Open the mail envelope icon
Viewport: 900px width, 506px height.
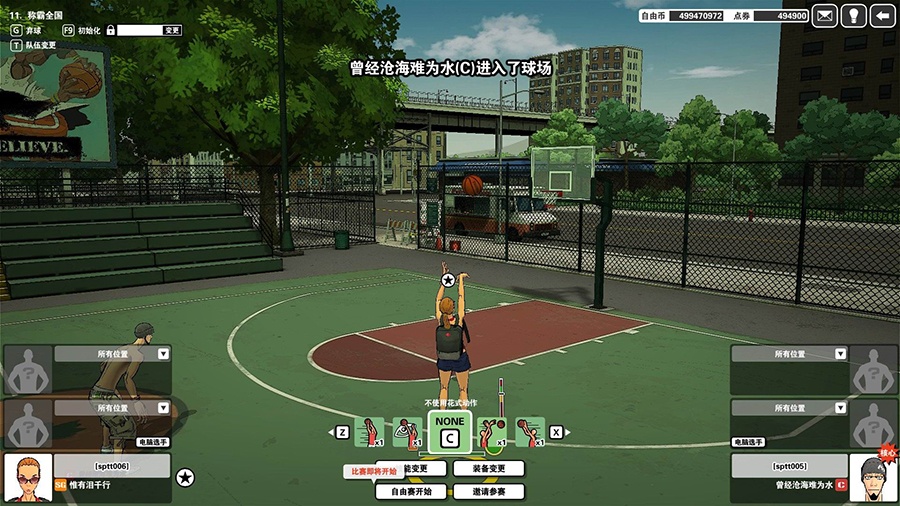(x=825, y=15)
